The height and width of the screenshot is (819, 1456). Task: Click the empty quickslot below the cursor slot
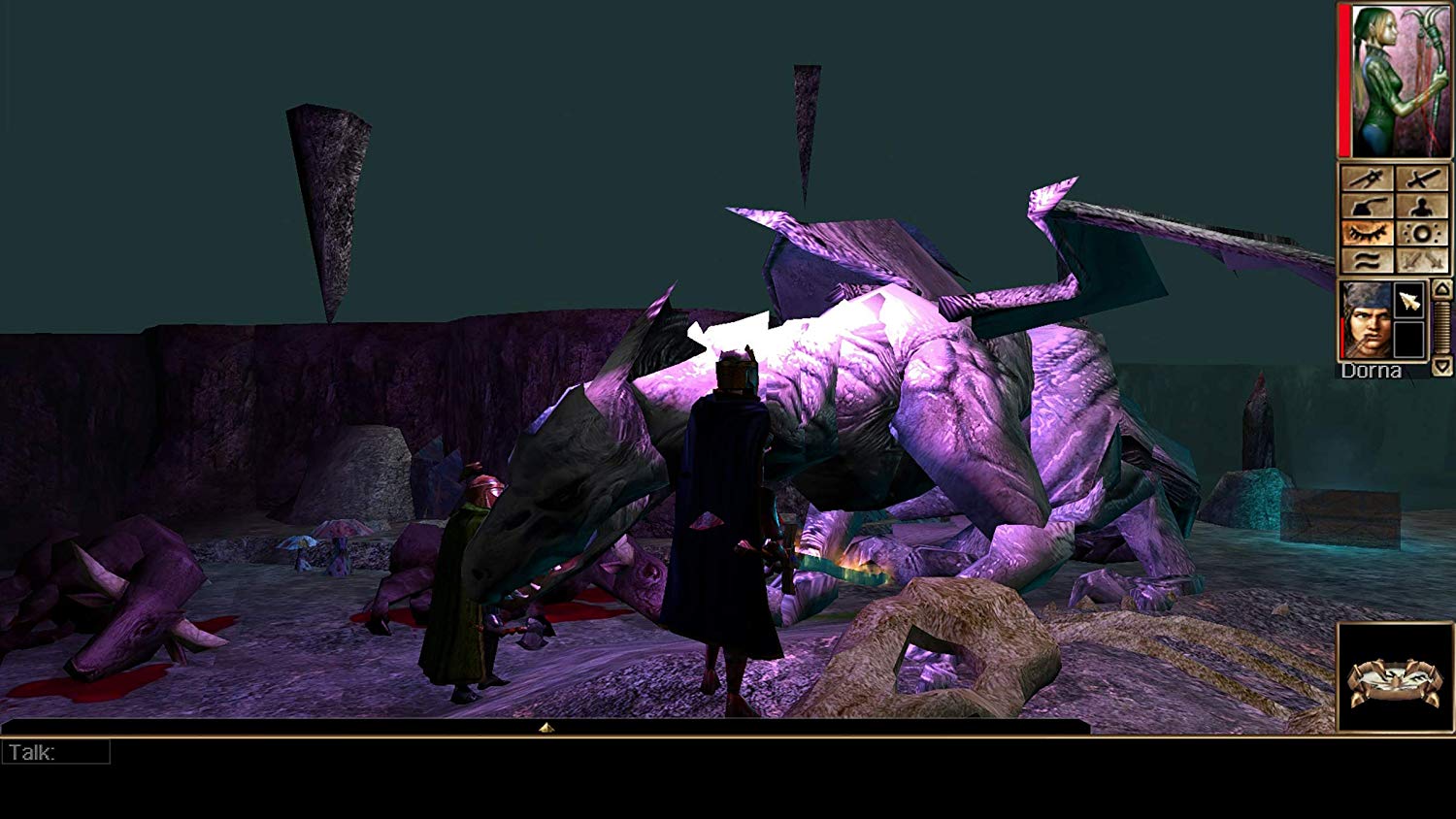point(1409,340)
